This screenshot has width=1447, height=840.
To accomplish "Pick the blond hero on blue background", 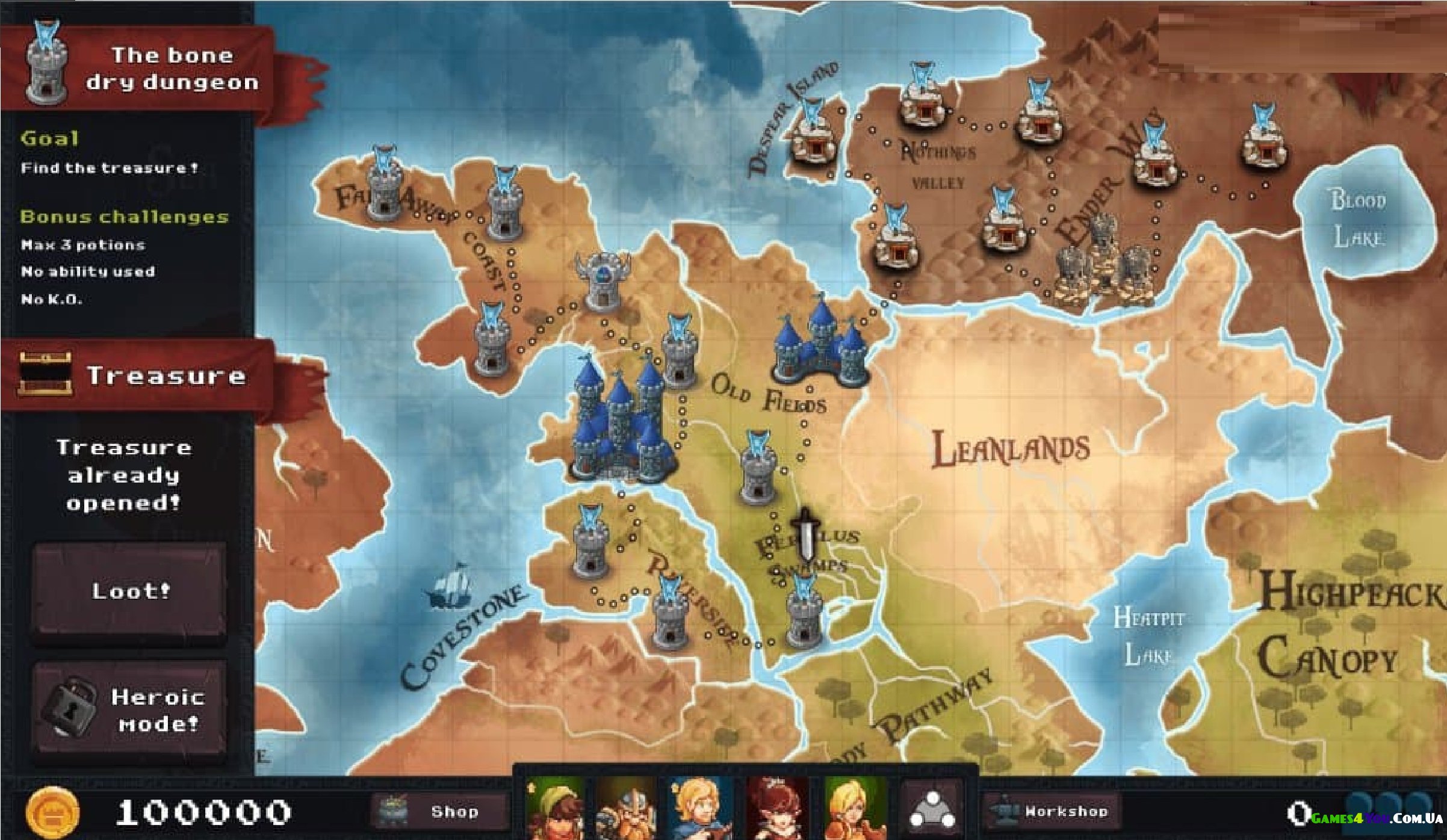I will click(700, 808).
